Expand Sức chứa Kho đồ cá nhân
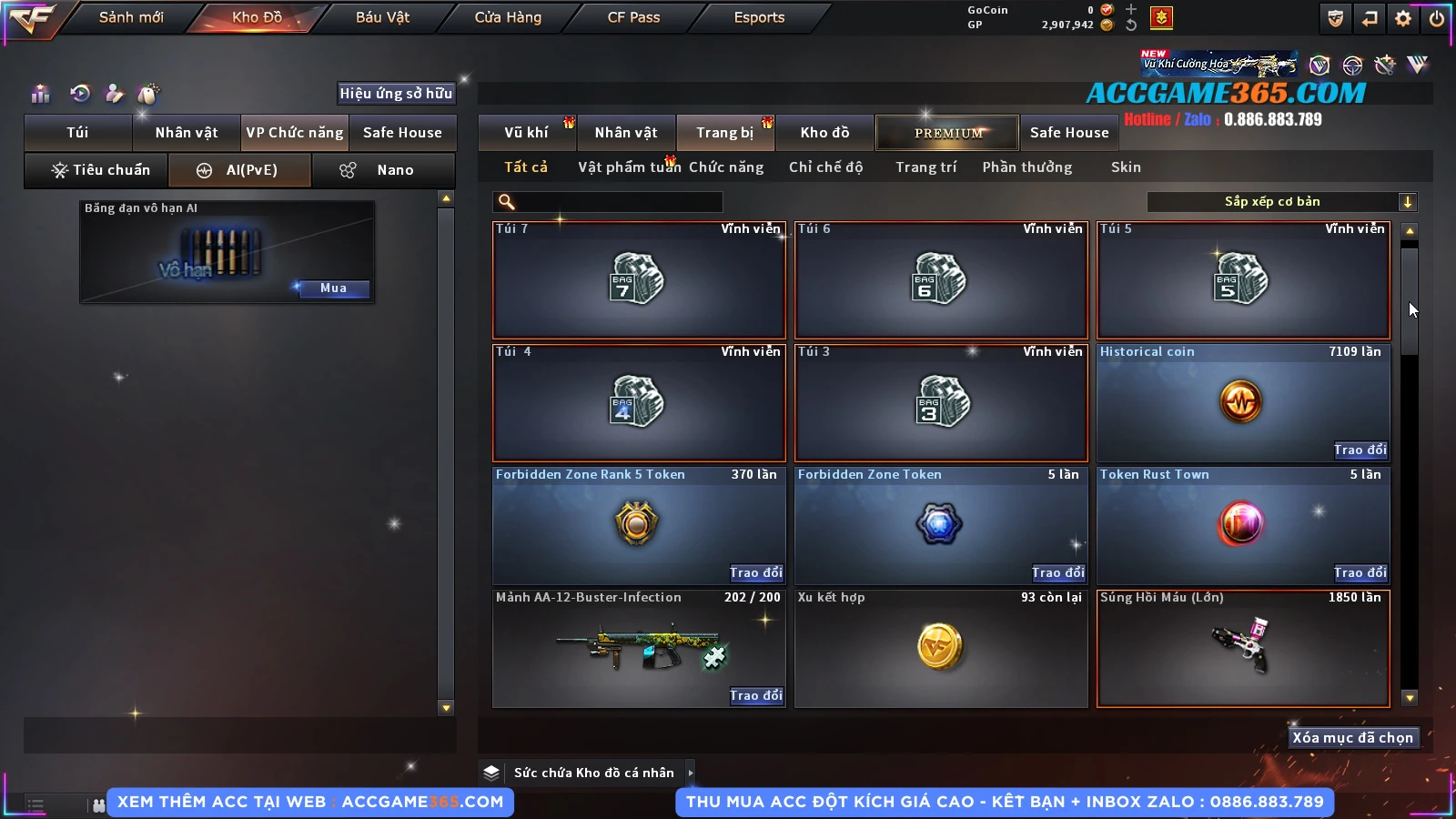1456x819 pixels. click(691, 773)
